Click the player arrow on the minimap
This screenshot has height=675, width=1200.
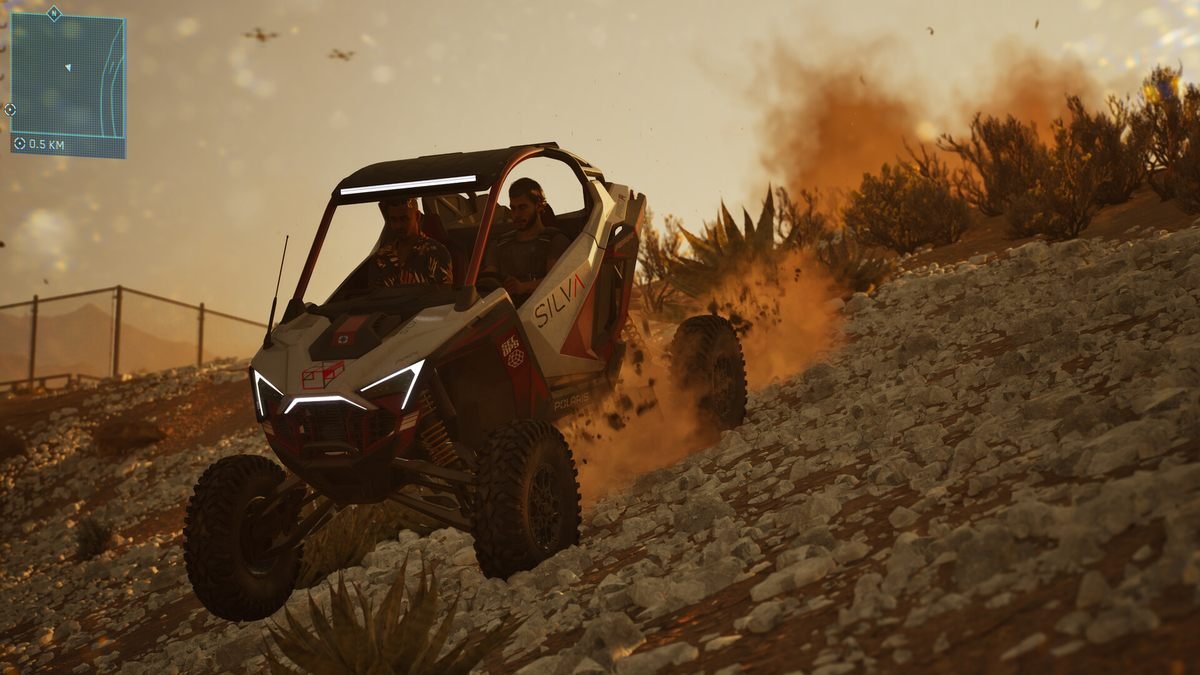(68, 67)
